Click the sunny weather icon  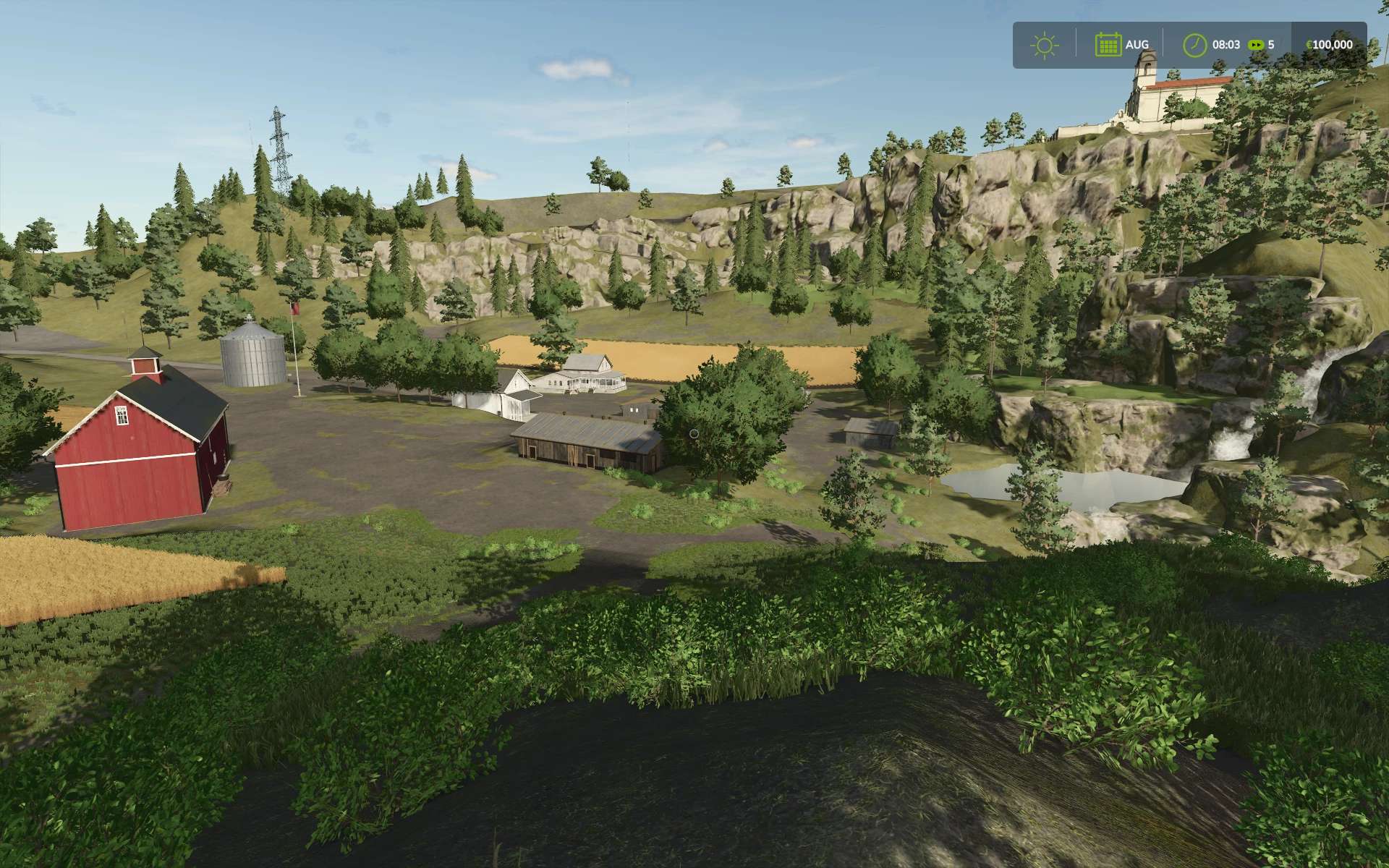[x=1045, y=45]
